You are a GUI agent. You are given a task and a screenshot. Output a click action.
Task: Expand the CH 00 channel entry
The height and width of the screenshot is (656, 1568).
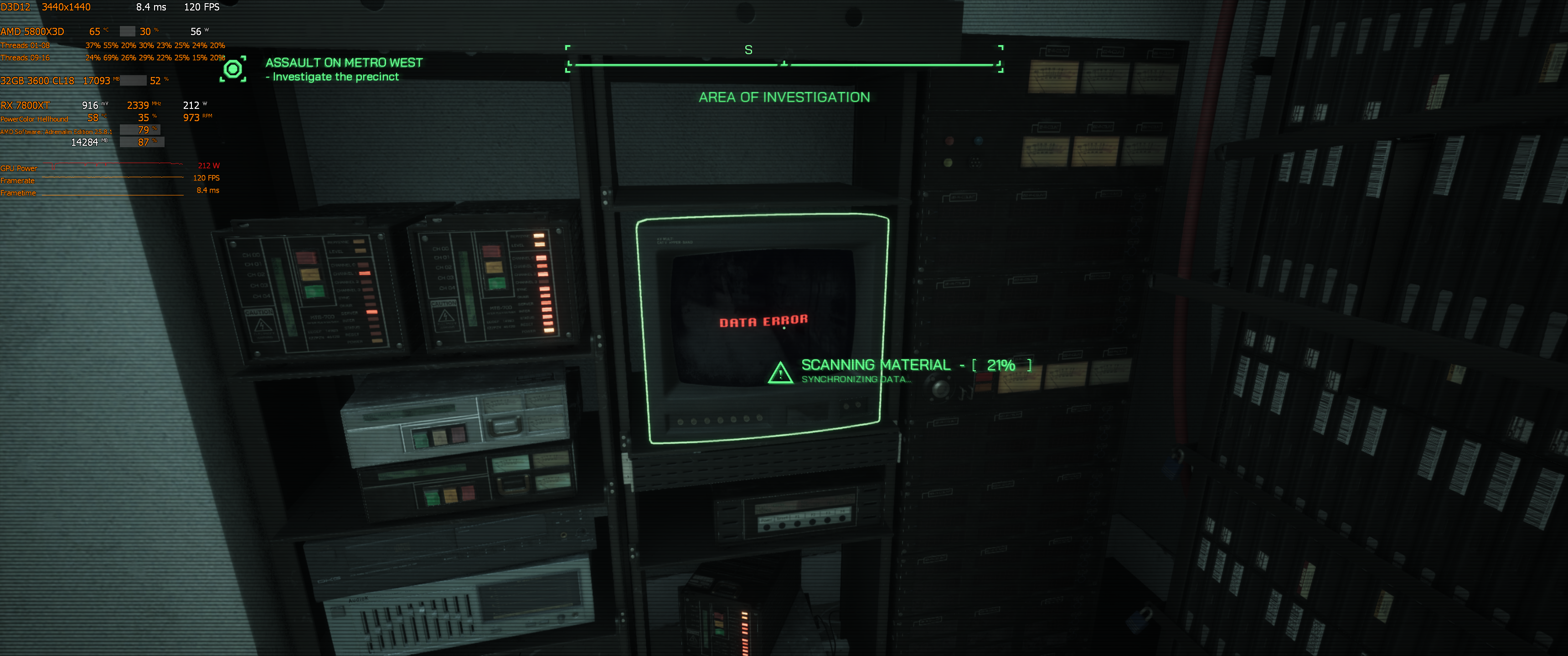pos(253,255)
